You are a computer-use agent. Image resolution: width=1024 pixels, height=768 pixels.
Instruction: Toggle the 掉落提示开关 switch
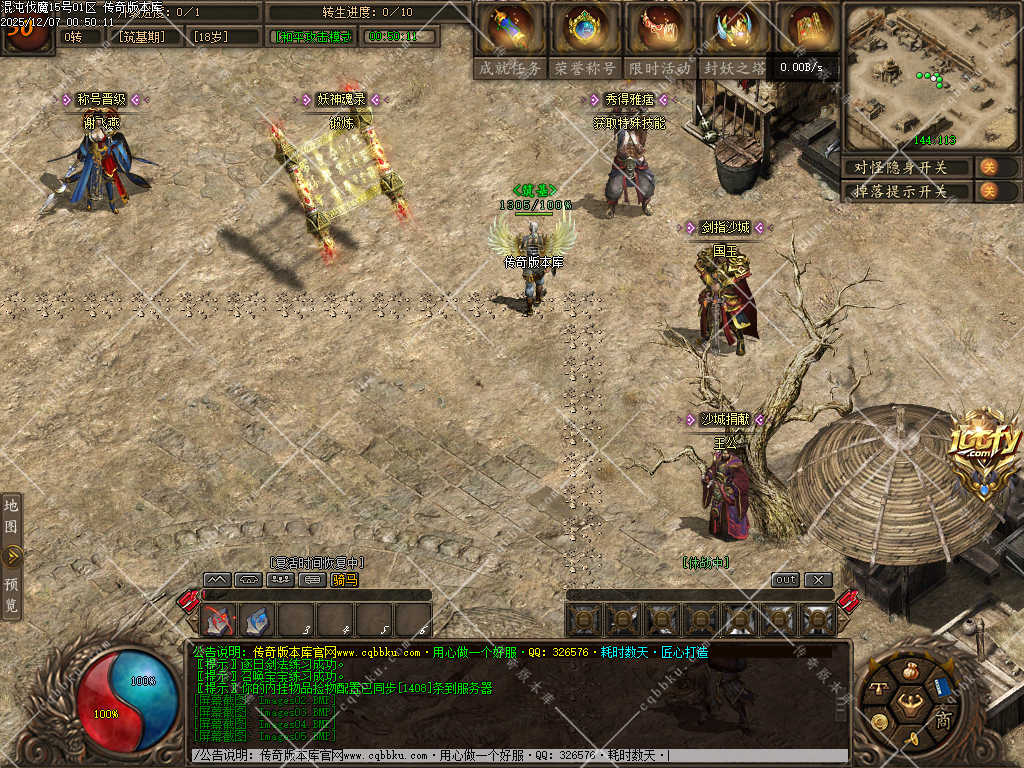click(987, 191)
